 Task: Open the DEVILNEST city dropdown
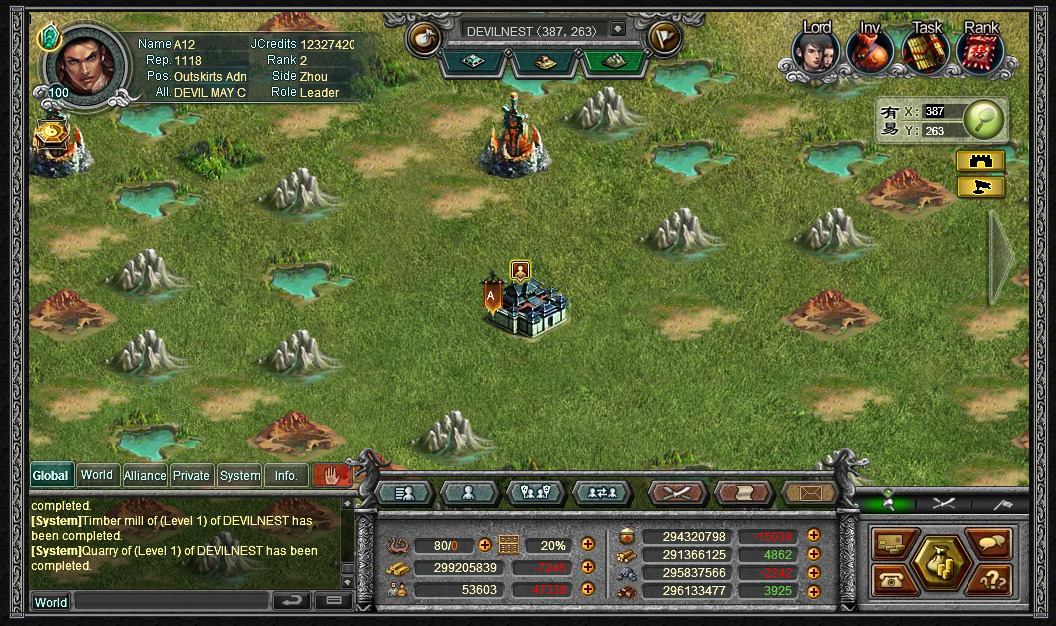coord(617,30)
